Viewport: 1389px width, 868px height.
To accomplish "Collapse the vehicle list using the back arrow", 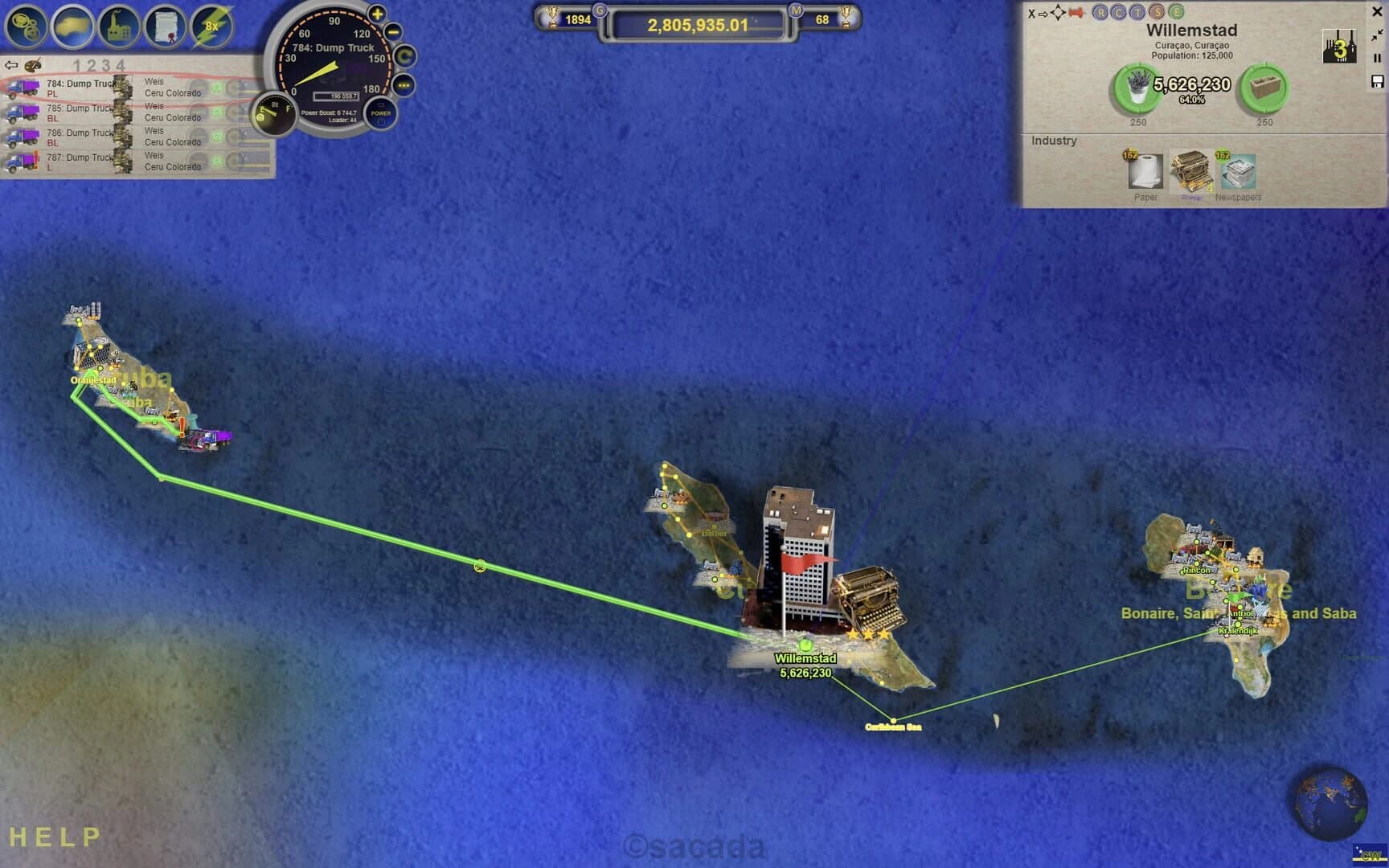I will click(x=11, y=64).
